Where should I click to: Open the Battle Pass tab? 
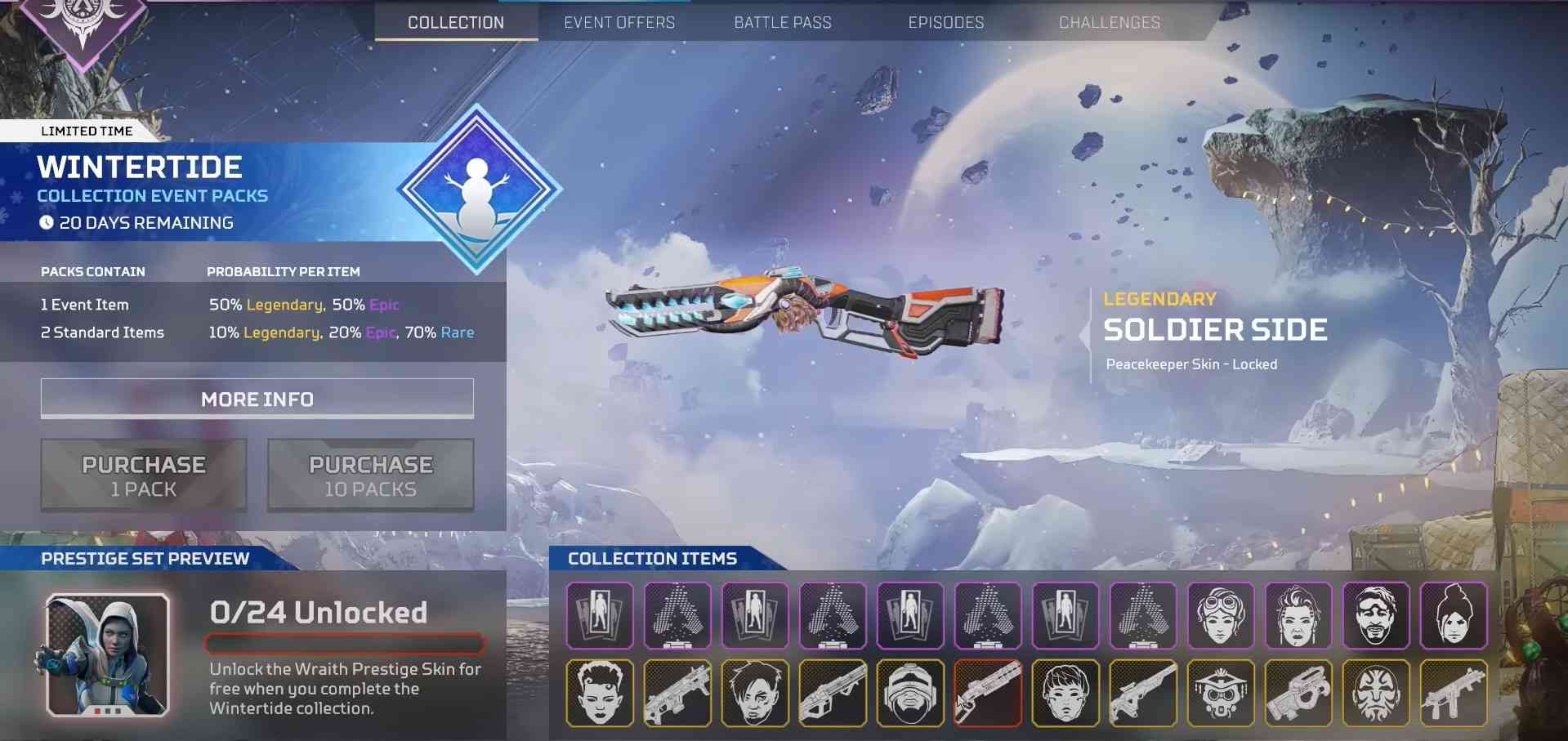(x=783, y=23)
